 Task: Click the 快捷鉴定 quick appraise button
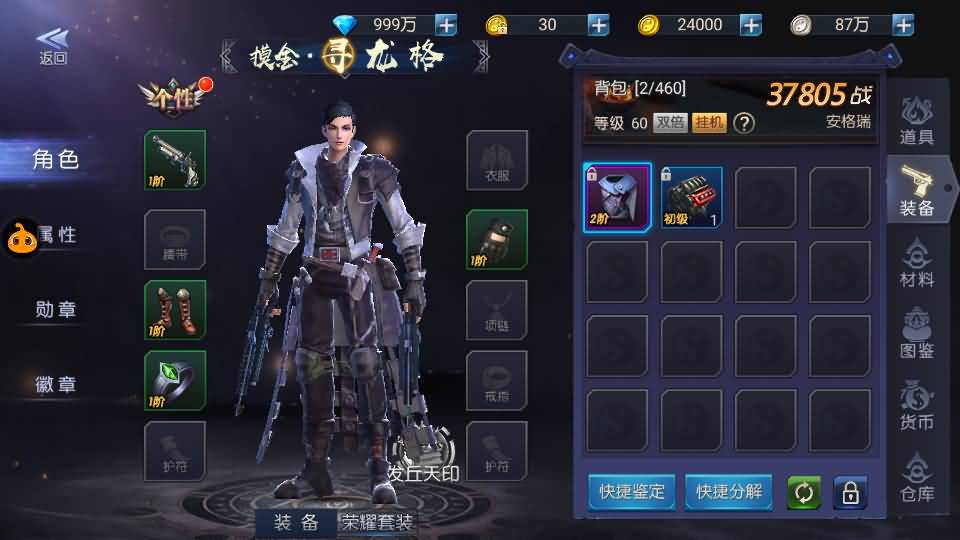coord(632,492)
